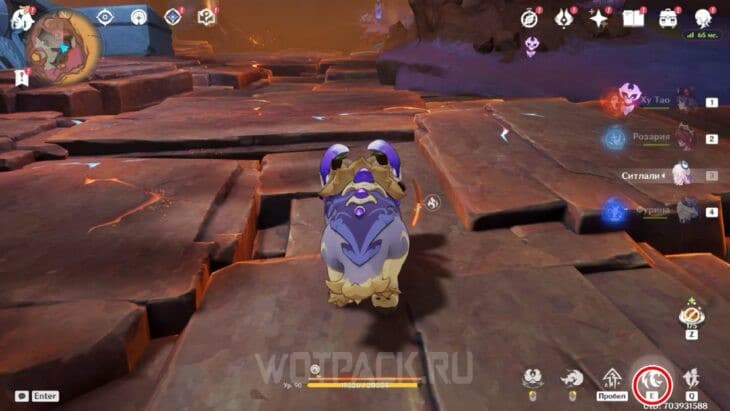Switch to party member Розария
730x411 pixels.
(x=686, y=138)
